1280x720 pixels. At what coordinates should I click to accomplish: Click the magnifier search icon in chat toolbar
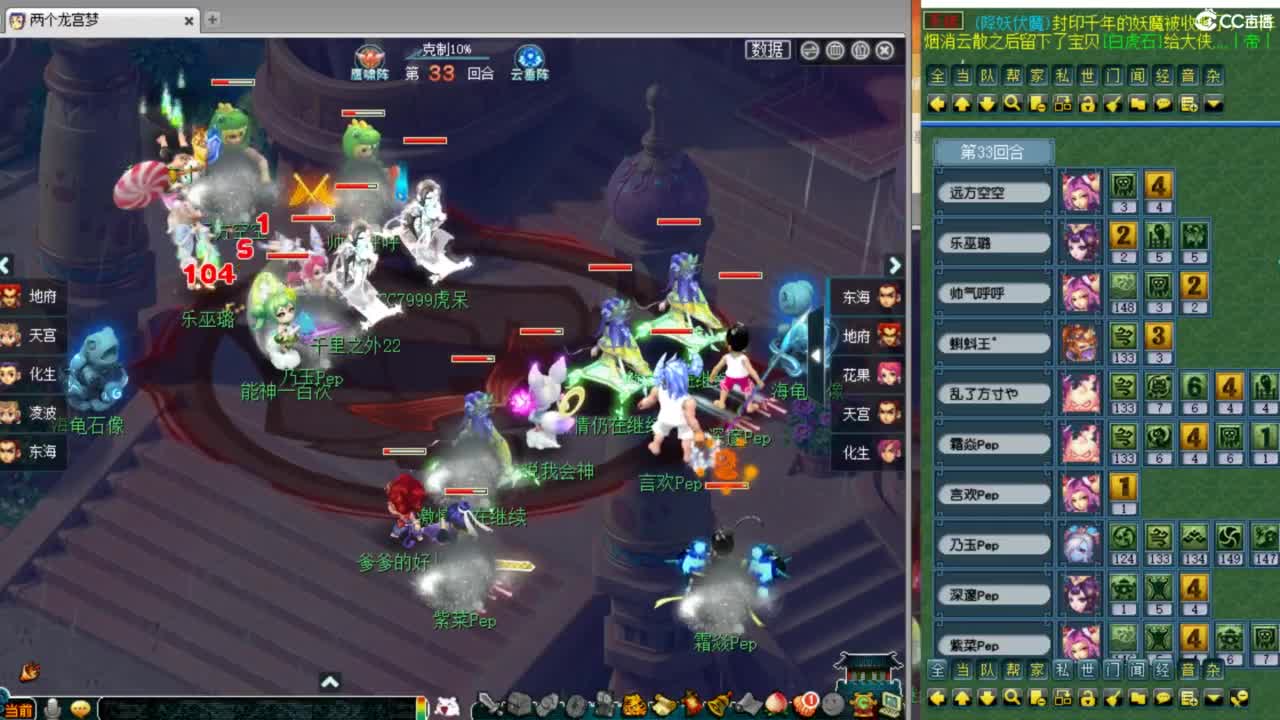click(x=1012, y=103)
